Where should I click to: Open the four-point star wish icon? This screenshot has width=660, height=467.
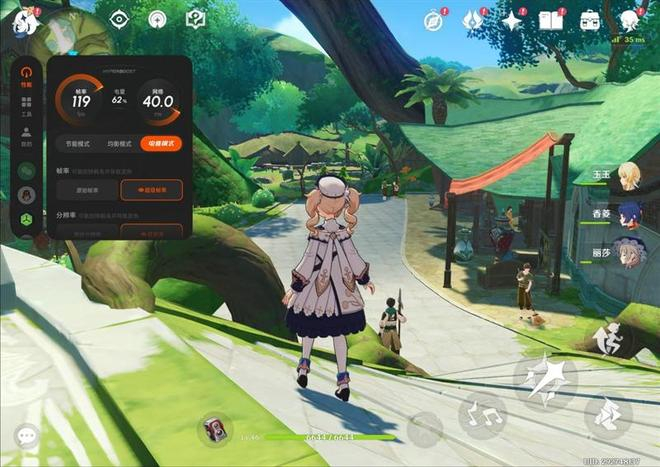[512, 20]
